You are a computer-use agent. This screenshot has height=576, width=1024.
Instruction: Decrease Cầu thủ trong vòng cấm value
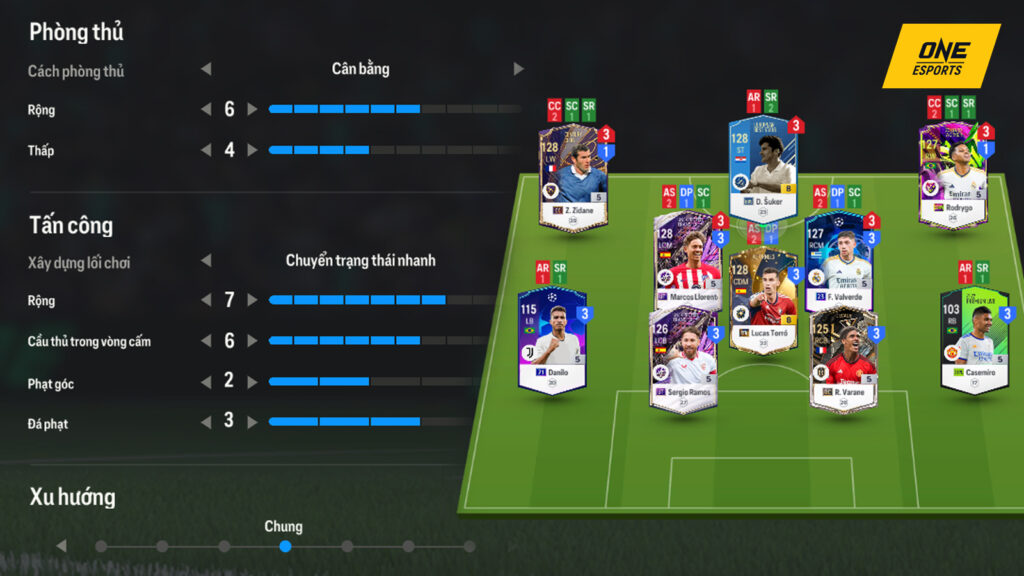[206, 341]
